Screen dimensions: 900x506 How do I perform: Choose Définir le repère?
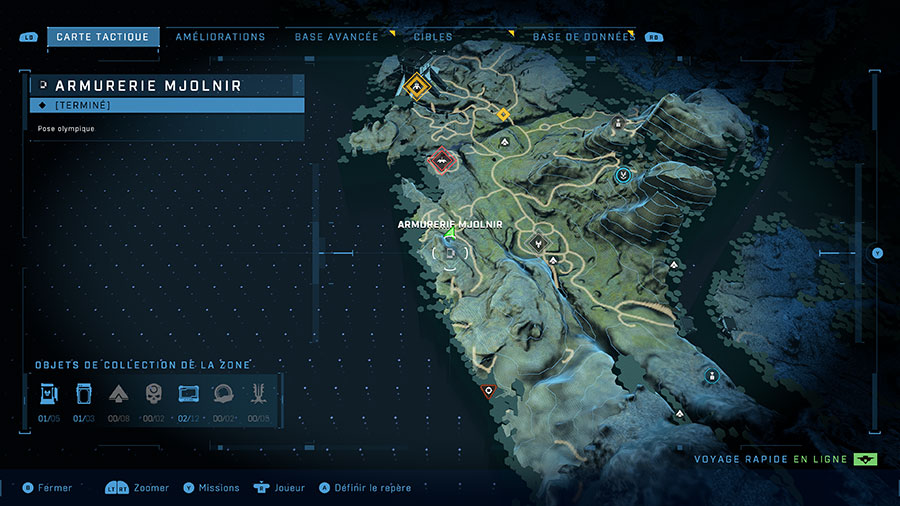click(371, 488)
